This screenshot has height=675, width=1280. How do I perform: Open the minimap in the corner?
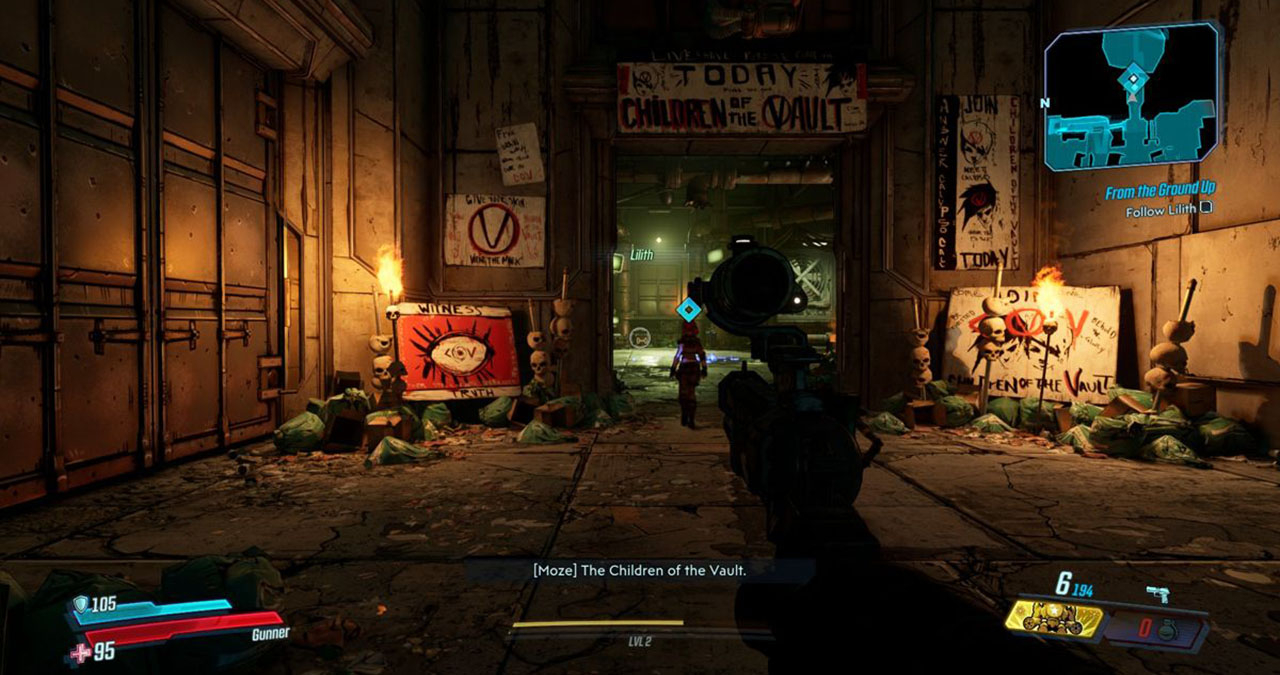1132,98
